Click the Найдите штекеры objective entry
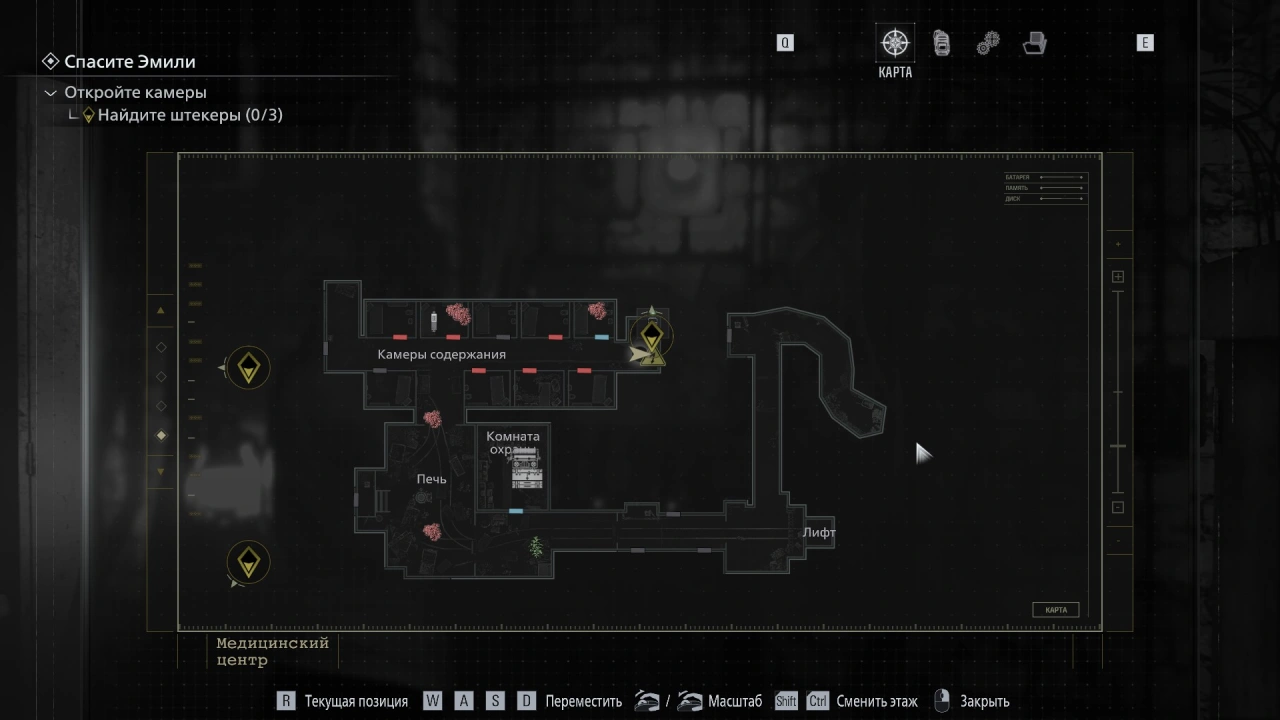The image size is (1280, 720). (189, 115)
